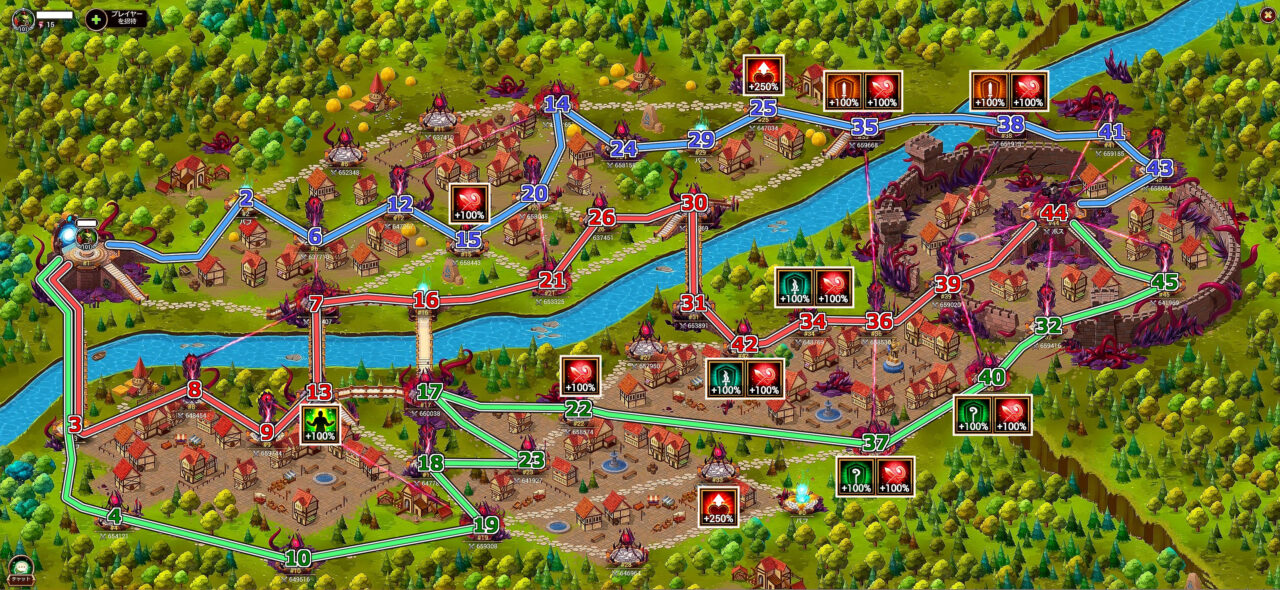Select map node 2 on the blue route
Viewport: 1280px width, 590px height.
(x=246, y=197)
